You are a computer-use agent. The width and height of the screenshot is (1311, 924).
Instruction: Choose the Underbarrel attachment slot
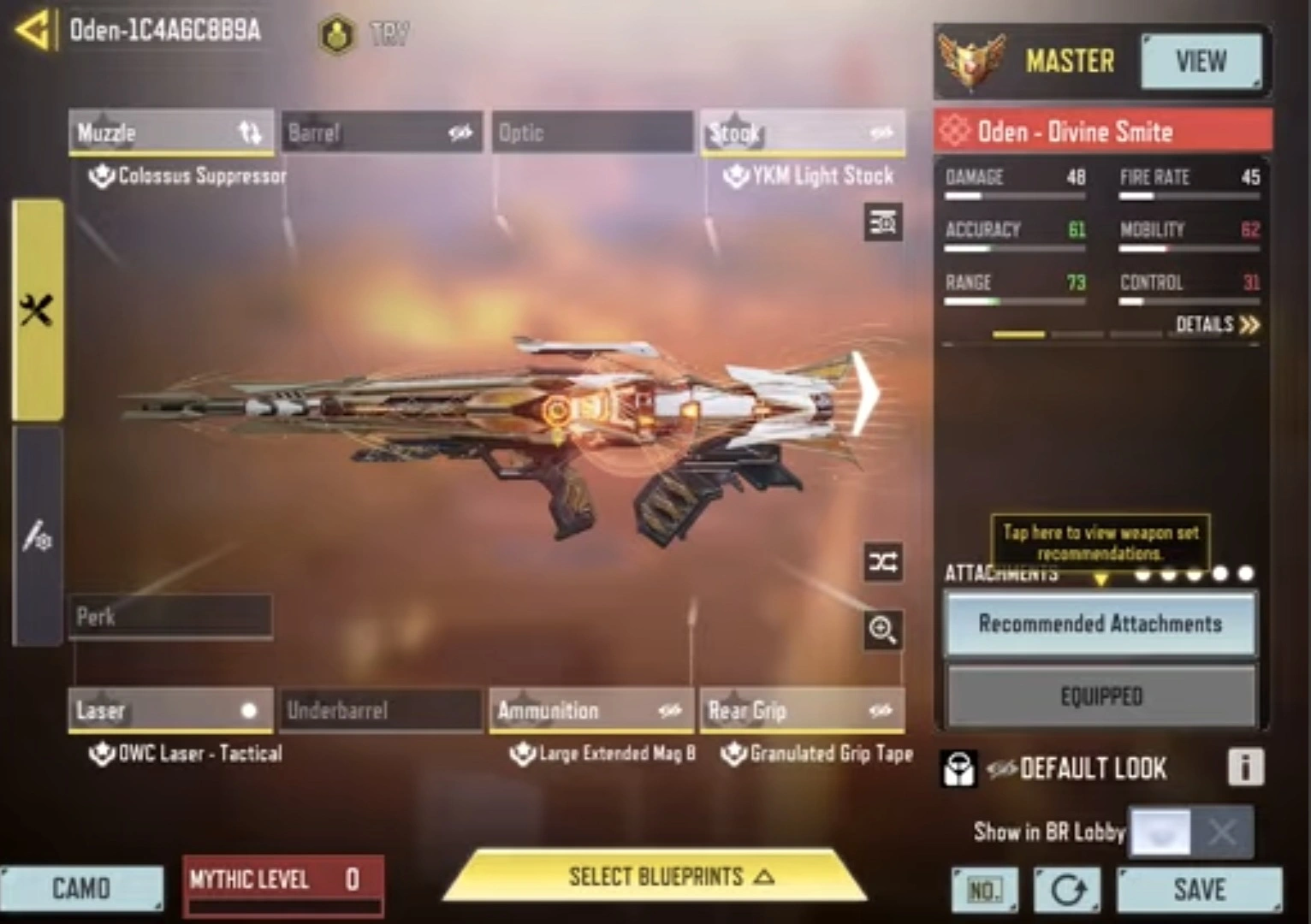click(x=381, y=710)
